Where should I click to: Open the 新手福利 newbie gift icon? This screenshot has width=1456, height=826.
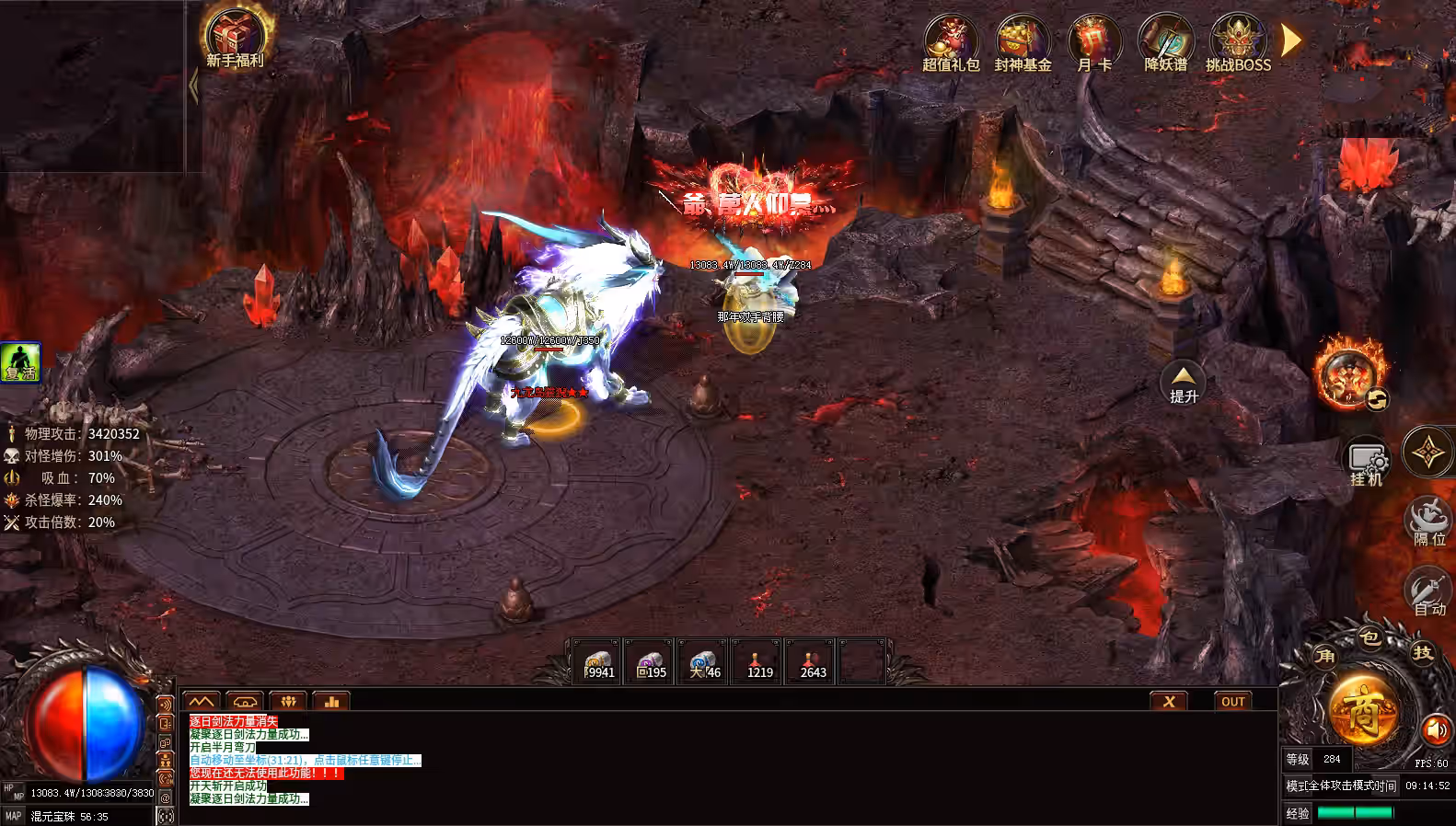pyautogui.click(x=235, y=37)
